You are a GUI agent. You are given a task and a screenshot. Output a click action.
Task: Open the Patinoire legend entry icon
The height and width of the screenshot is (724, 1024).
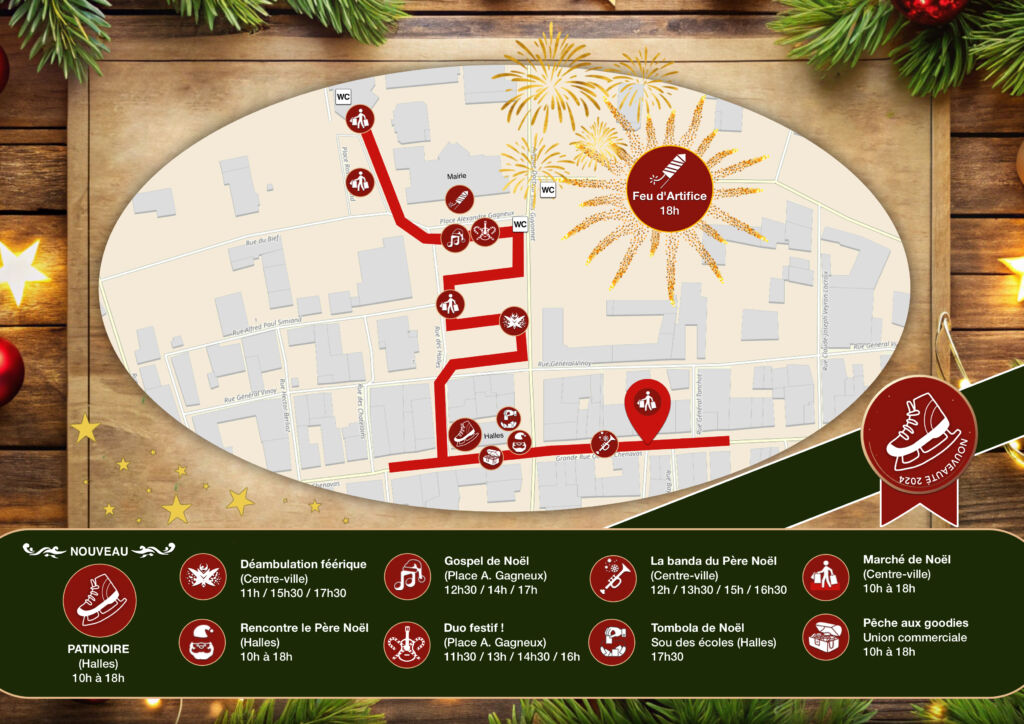(x=99, y=601)
